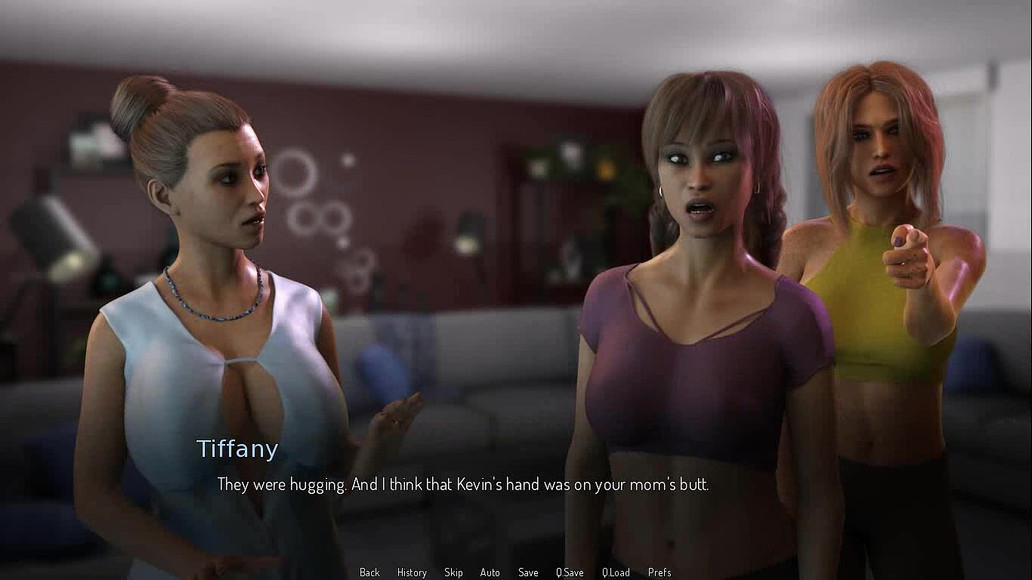
Task: Toggle Auto advance
Action: [490, 572]
